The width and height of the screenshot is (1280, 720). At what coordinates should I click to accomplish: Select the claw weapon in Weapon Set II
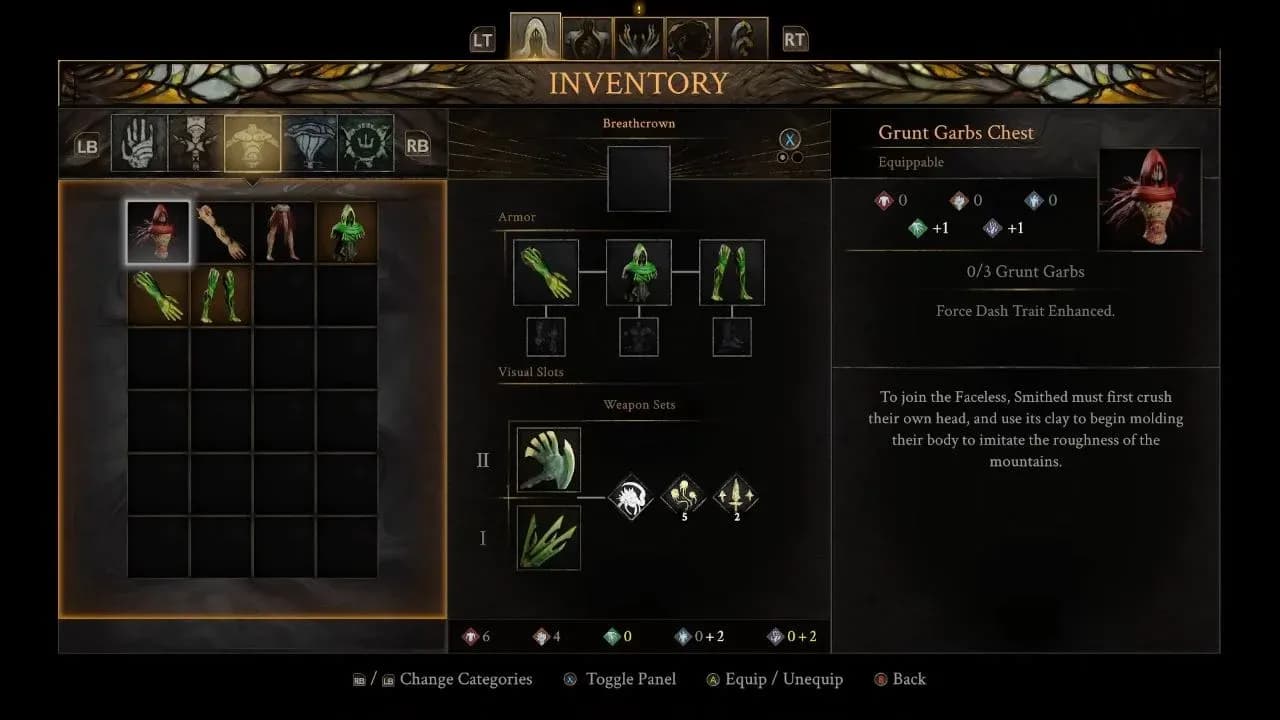(547, 461)
